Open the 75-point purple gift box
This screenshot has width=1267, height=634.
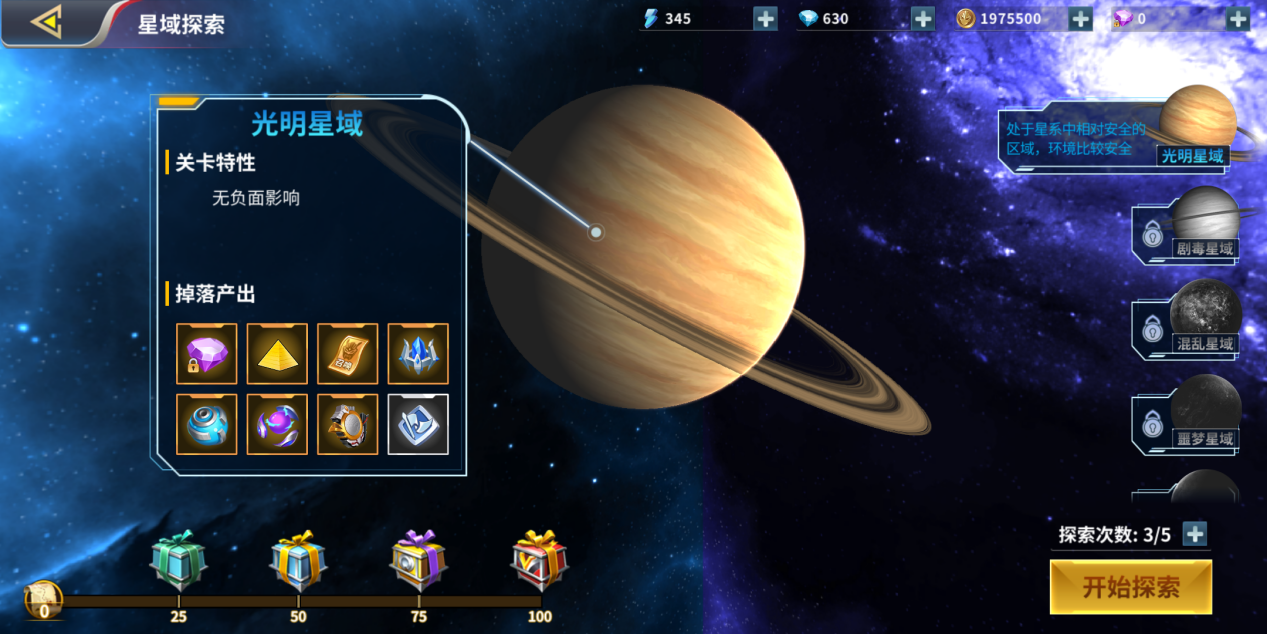418,562
